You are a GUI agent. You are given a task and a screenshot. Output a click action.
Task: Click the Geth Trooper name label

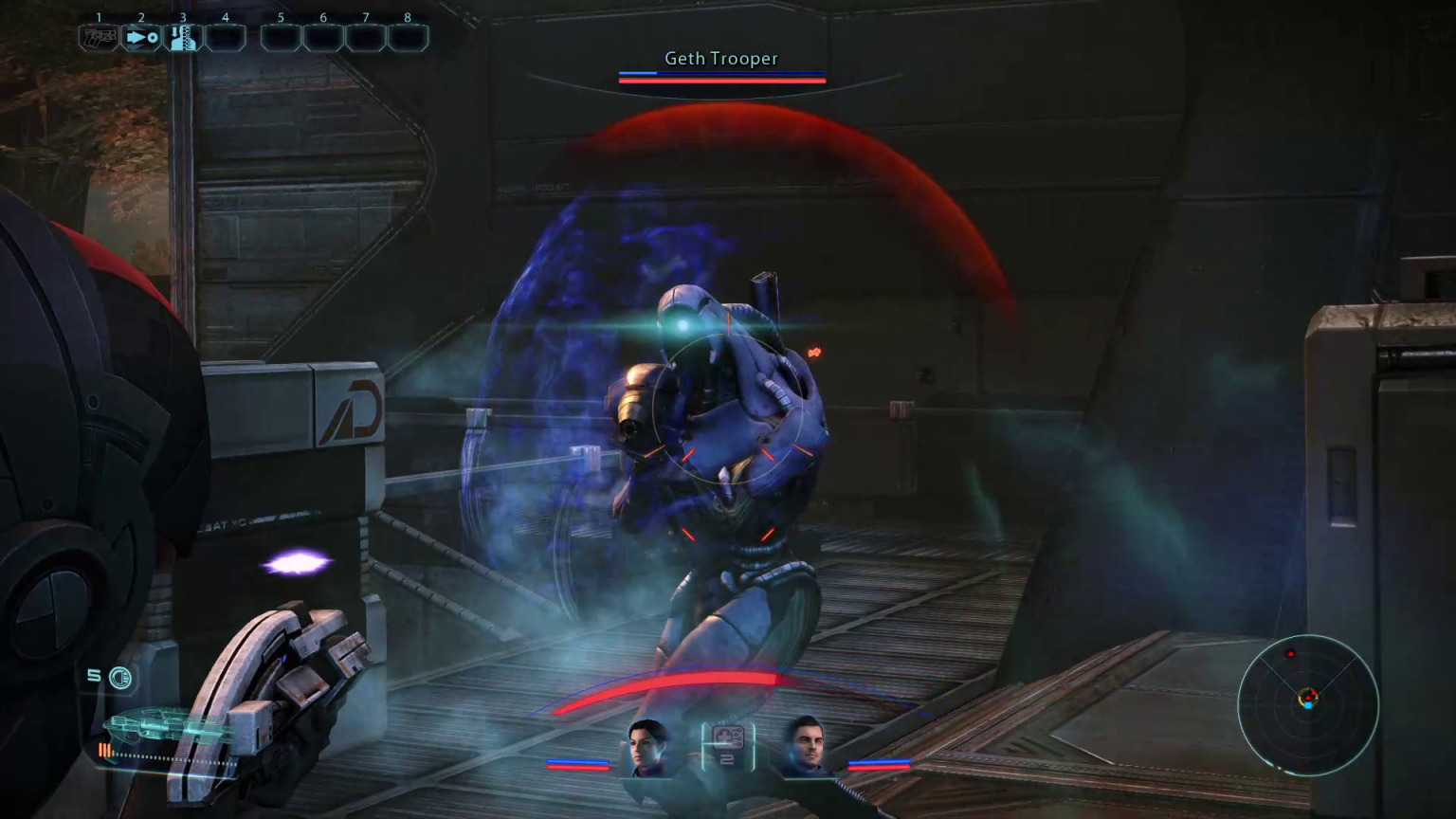[720, 58]
